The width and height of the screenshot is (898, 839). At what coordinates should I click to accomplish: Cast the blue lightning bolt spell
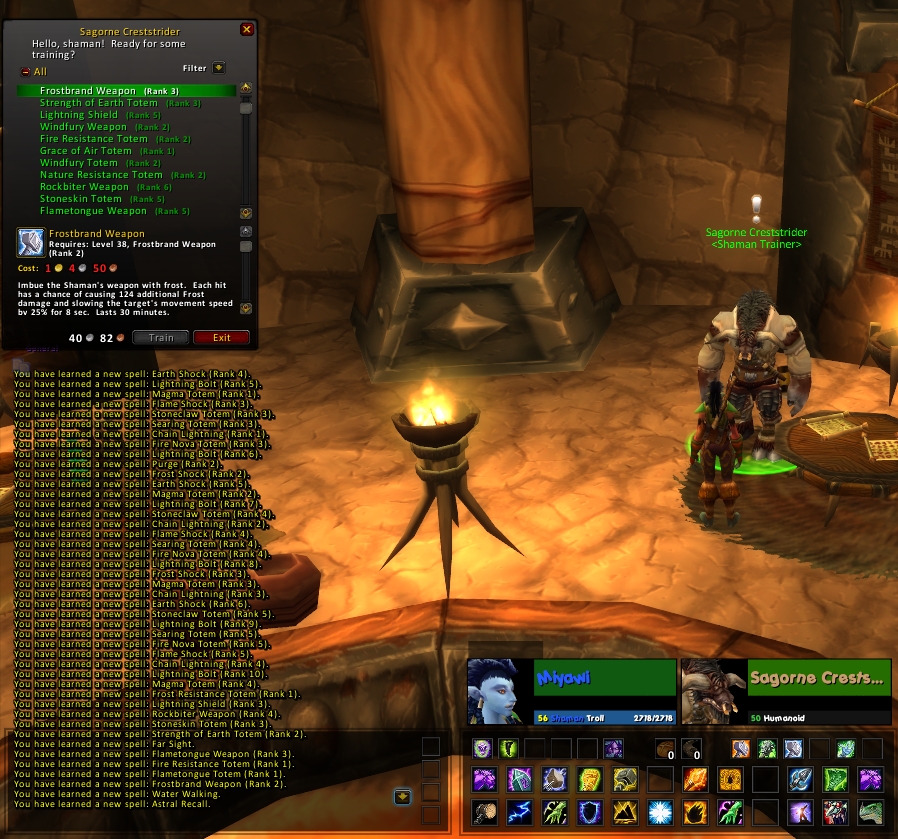coord(520,811)
